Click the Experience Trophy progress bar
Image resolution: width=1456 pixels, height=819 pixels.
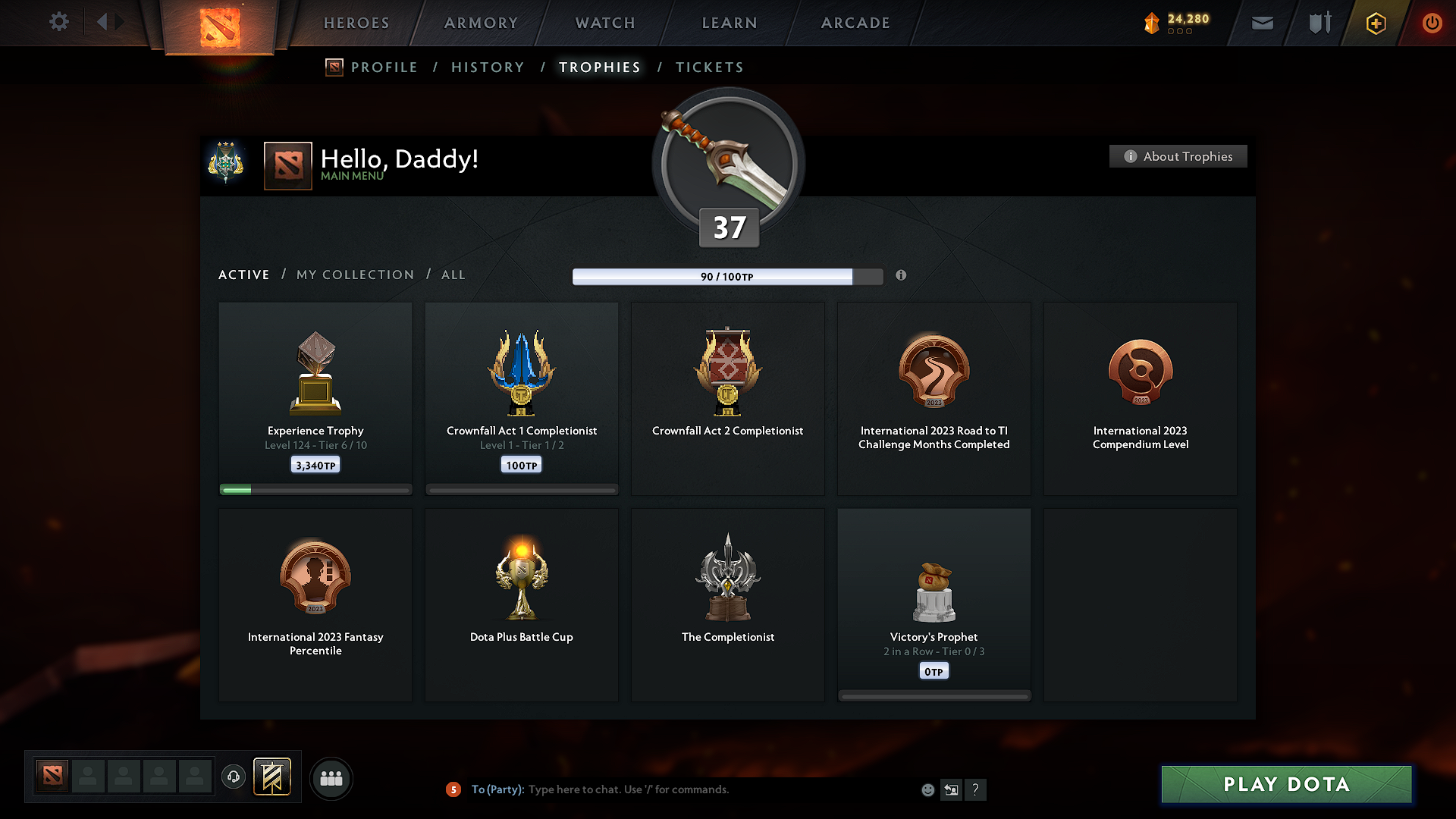[315, 490]
